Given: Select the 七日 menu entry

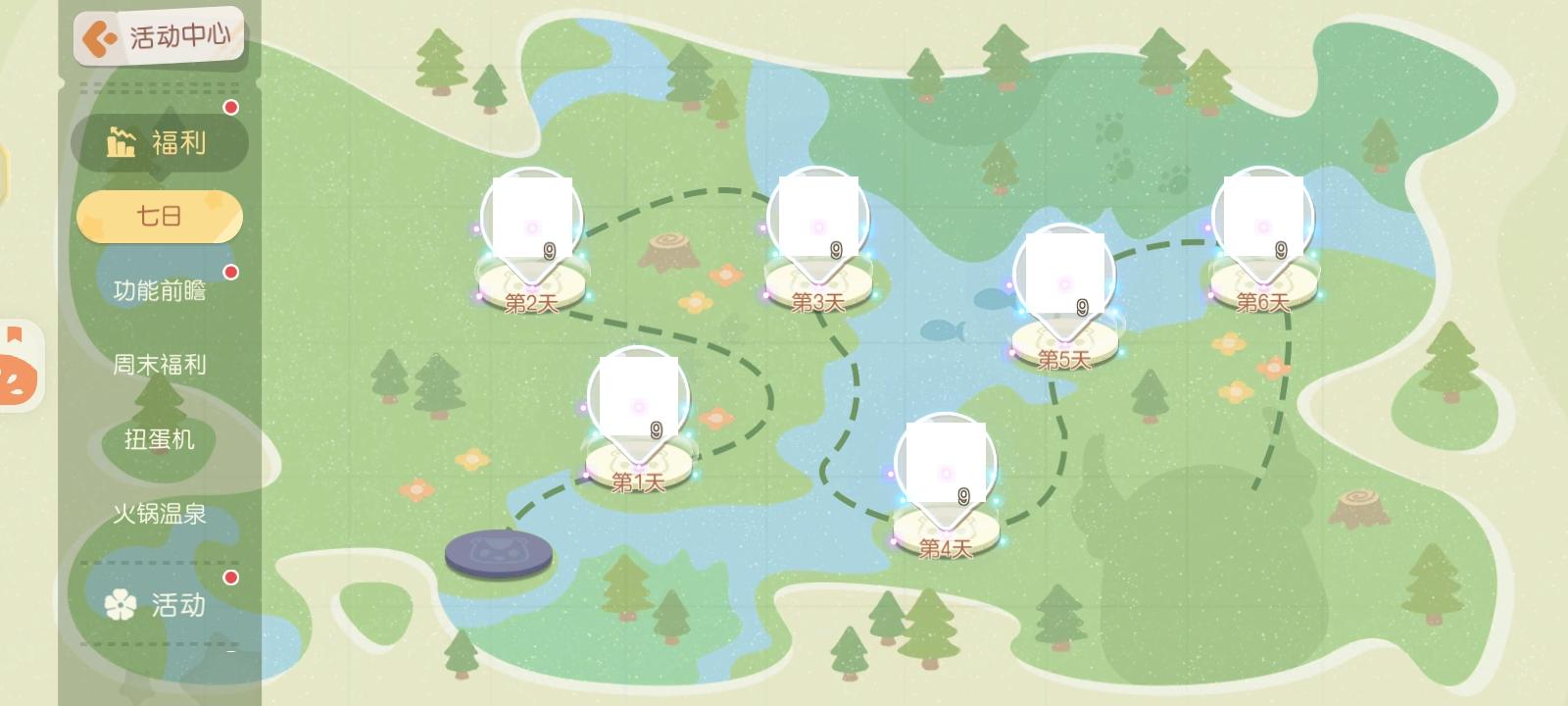Looking at the screenshot, I should coord(159,215).
